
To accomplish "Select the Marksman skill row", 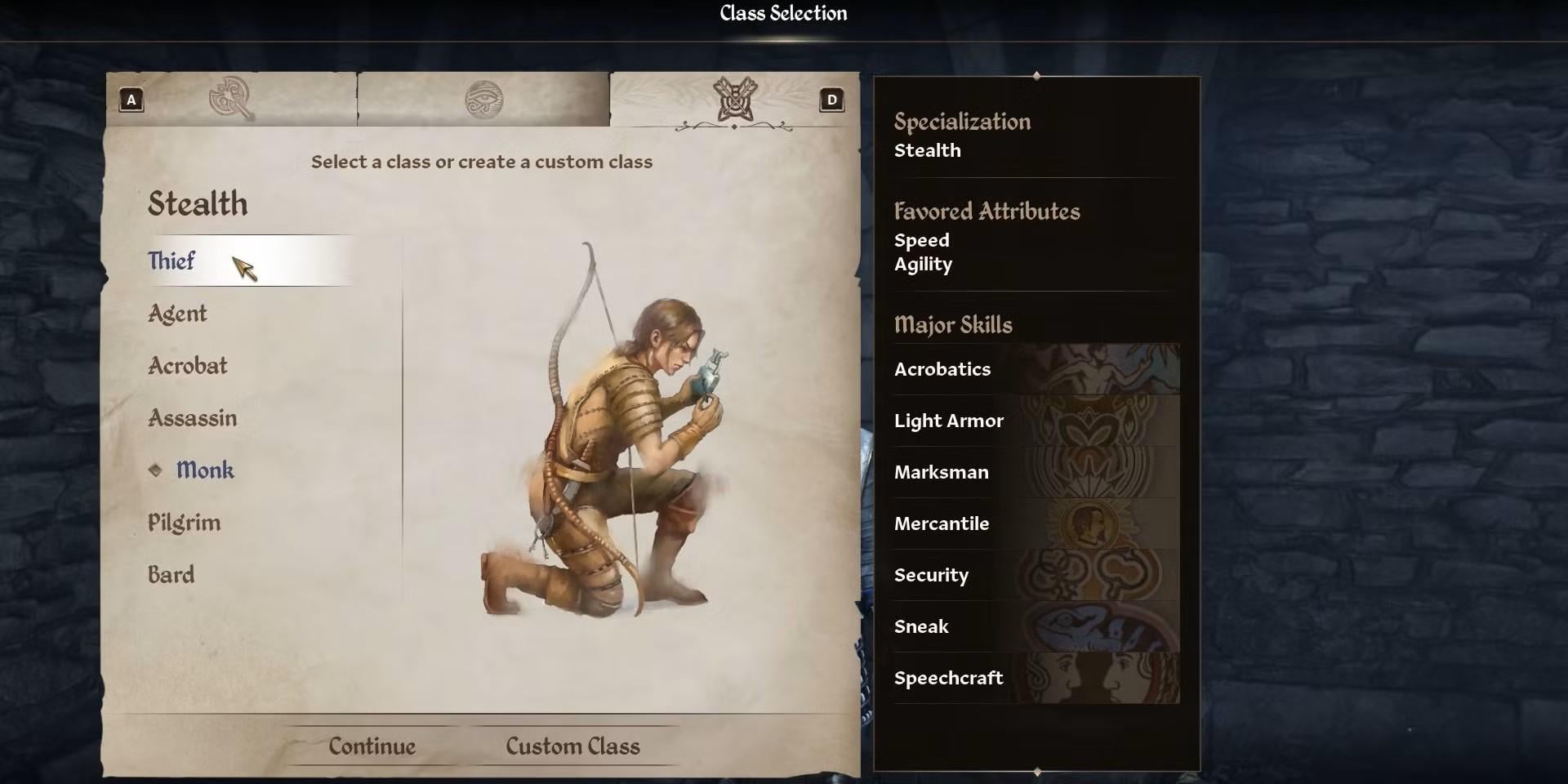I will tap(1036, 472).
